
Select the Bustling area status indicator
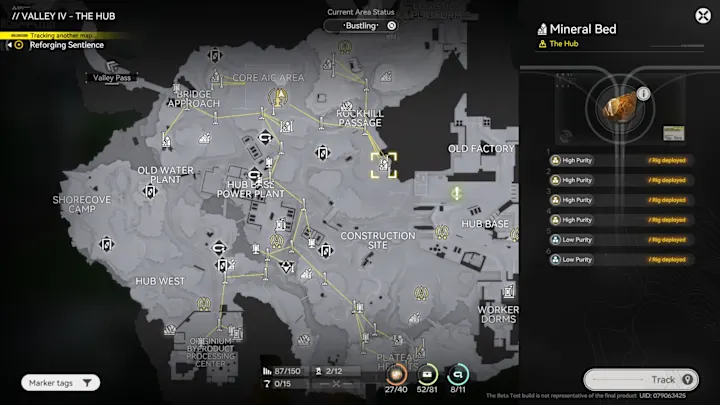tap(362, 25)
